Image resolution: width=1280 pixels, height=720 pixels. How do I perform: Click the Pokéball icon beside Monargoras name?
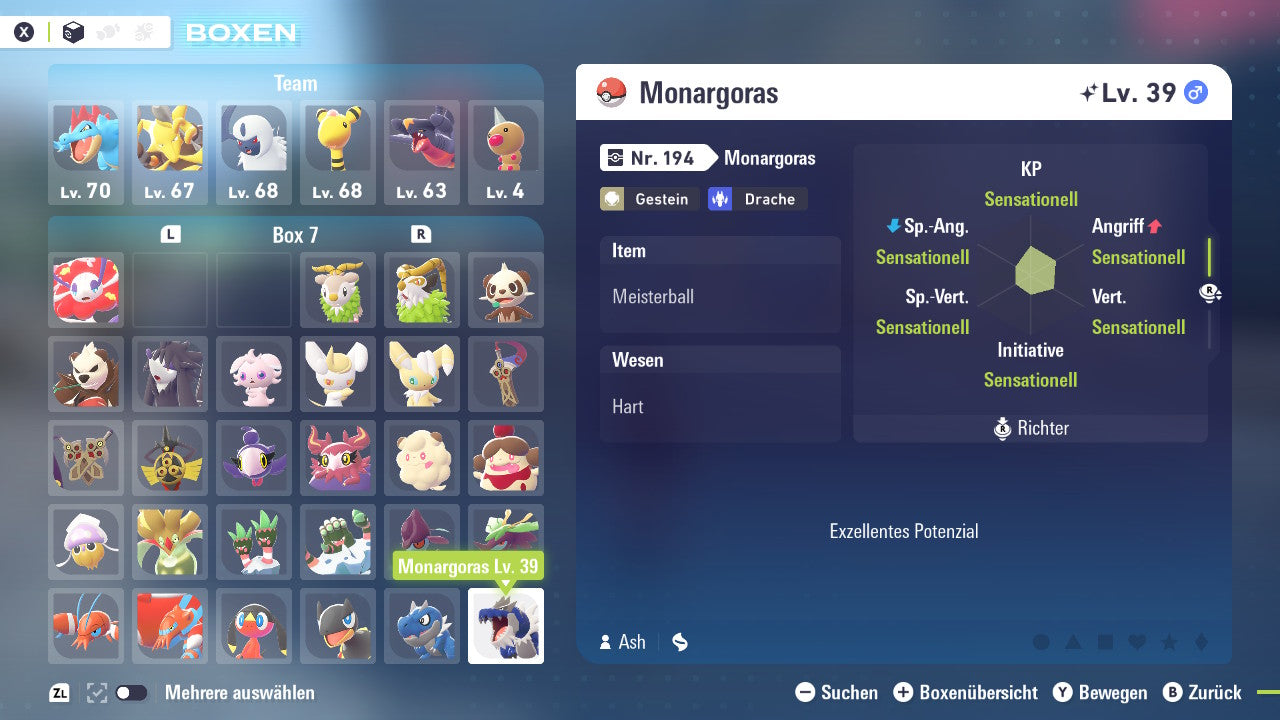point(613,91)
